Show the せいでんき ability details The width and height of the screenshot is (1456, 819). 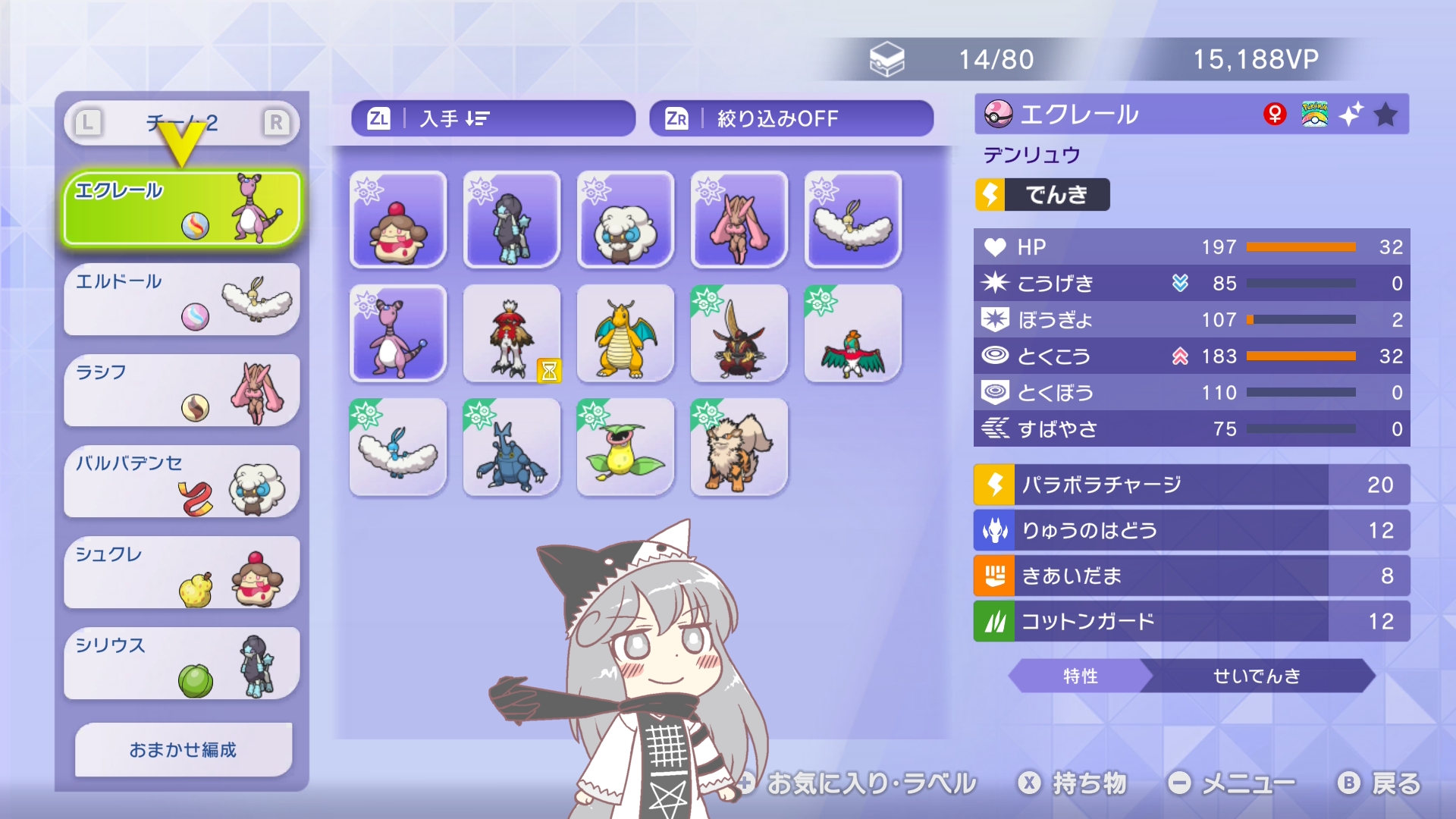1256,676
